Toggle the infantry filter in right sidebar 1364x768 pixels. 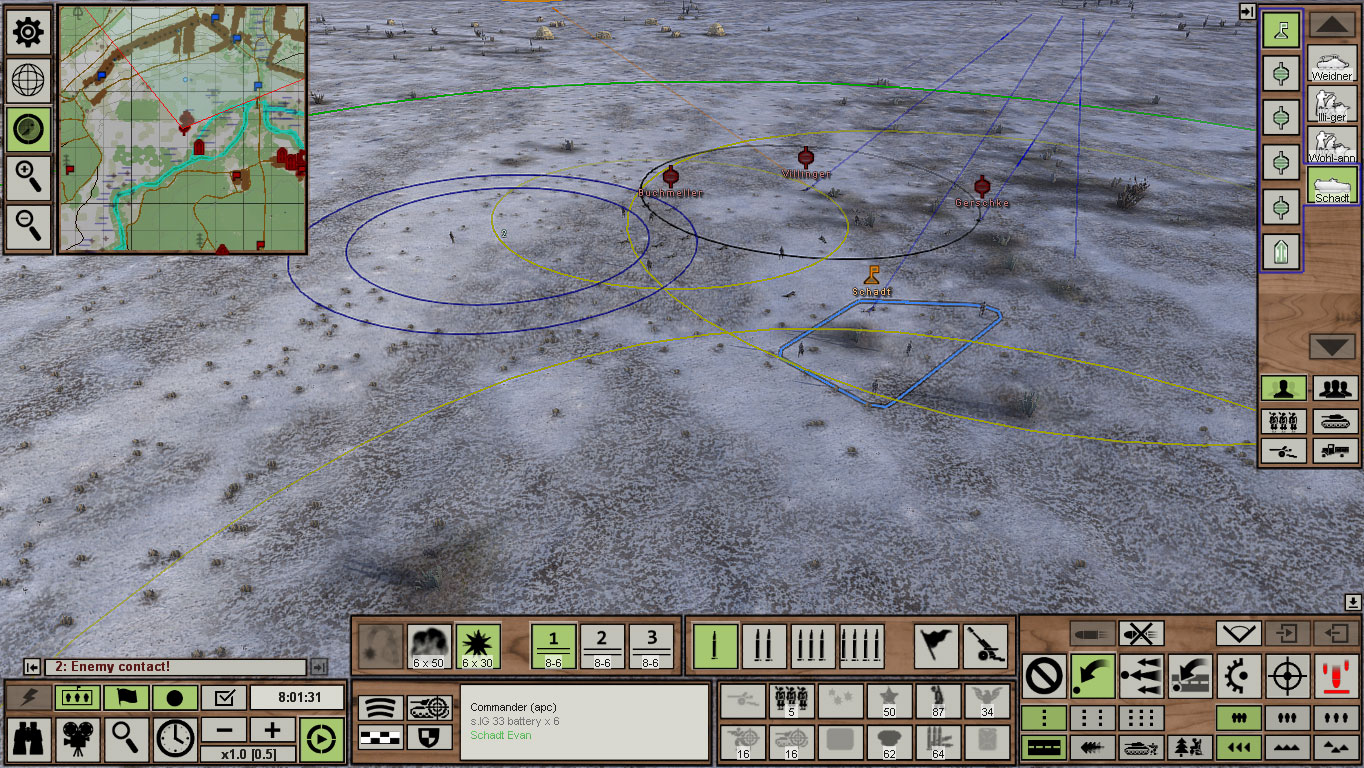click(1283, 387)
